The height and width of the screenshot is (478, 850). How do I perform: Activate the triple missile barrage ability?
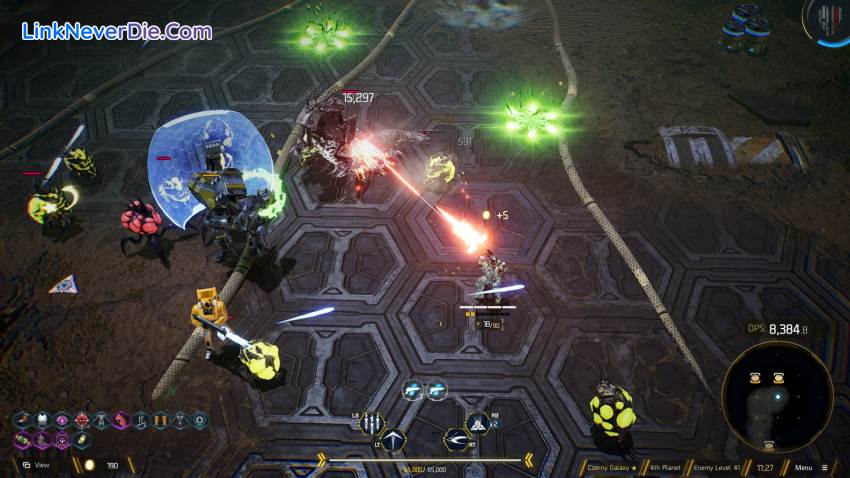coord(372,423)
